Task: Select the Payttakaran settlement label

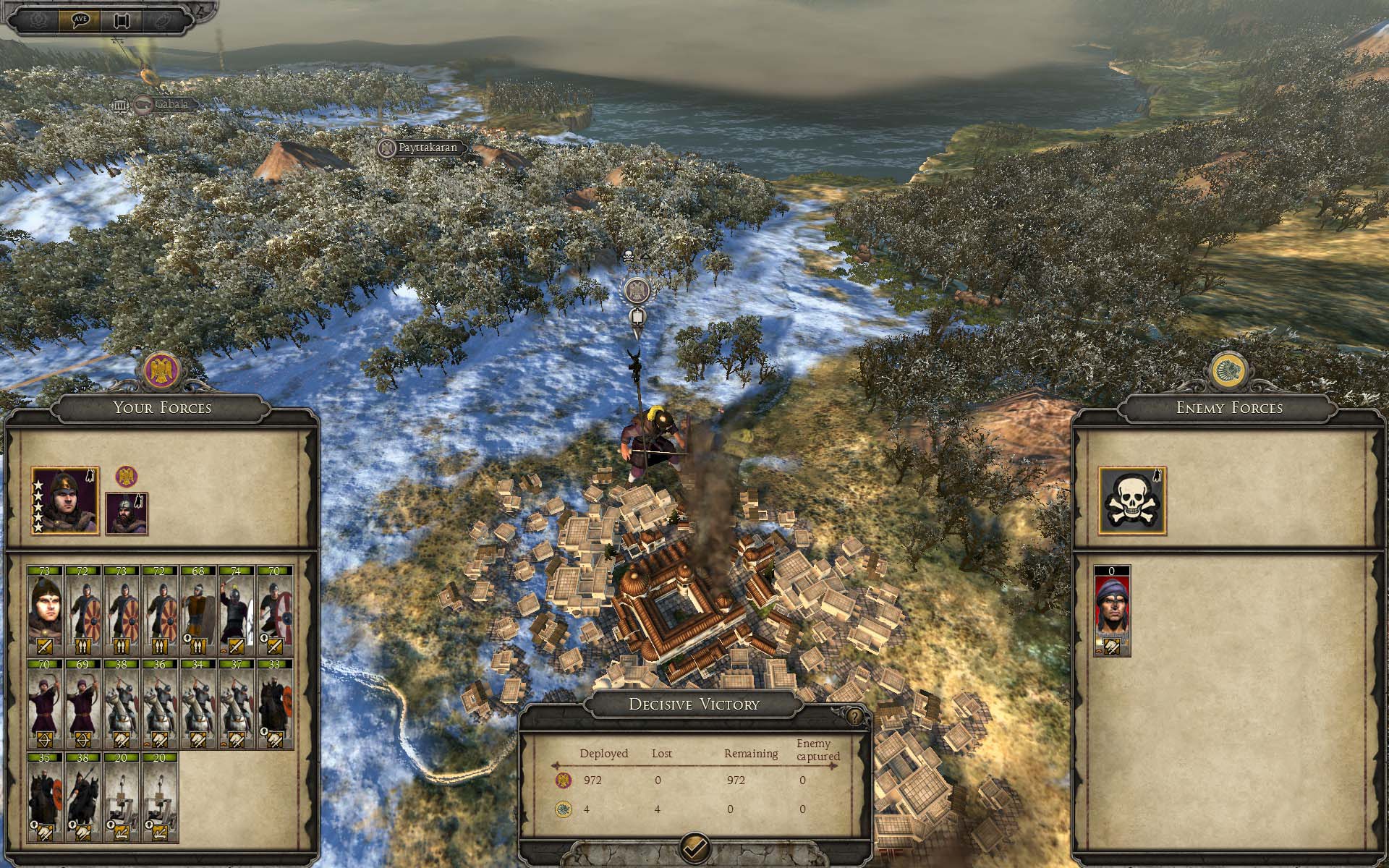Action: coord(421,148)
